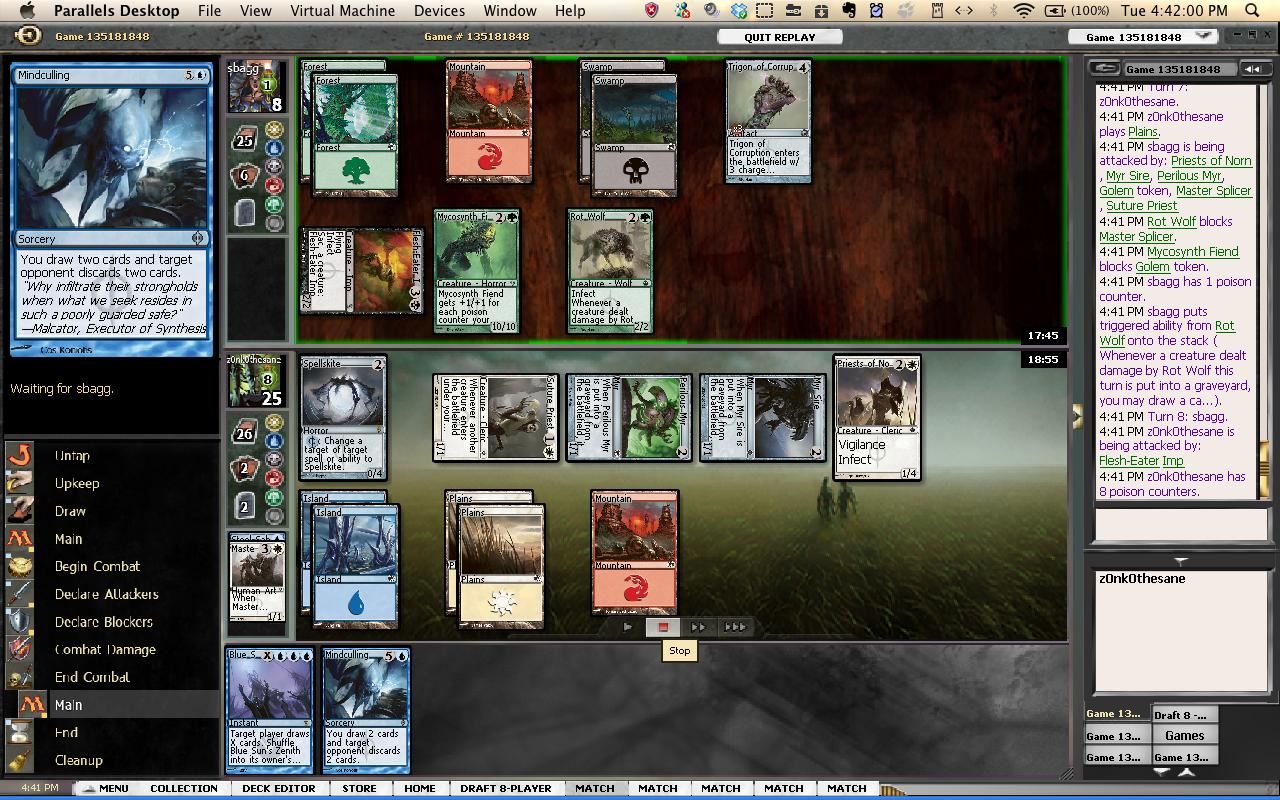Select the Rot Wolf creature card
Image resolution: width=1280 pixels, height=800 pixels.
610,270
